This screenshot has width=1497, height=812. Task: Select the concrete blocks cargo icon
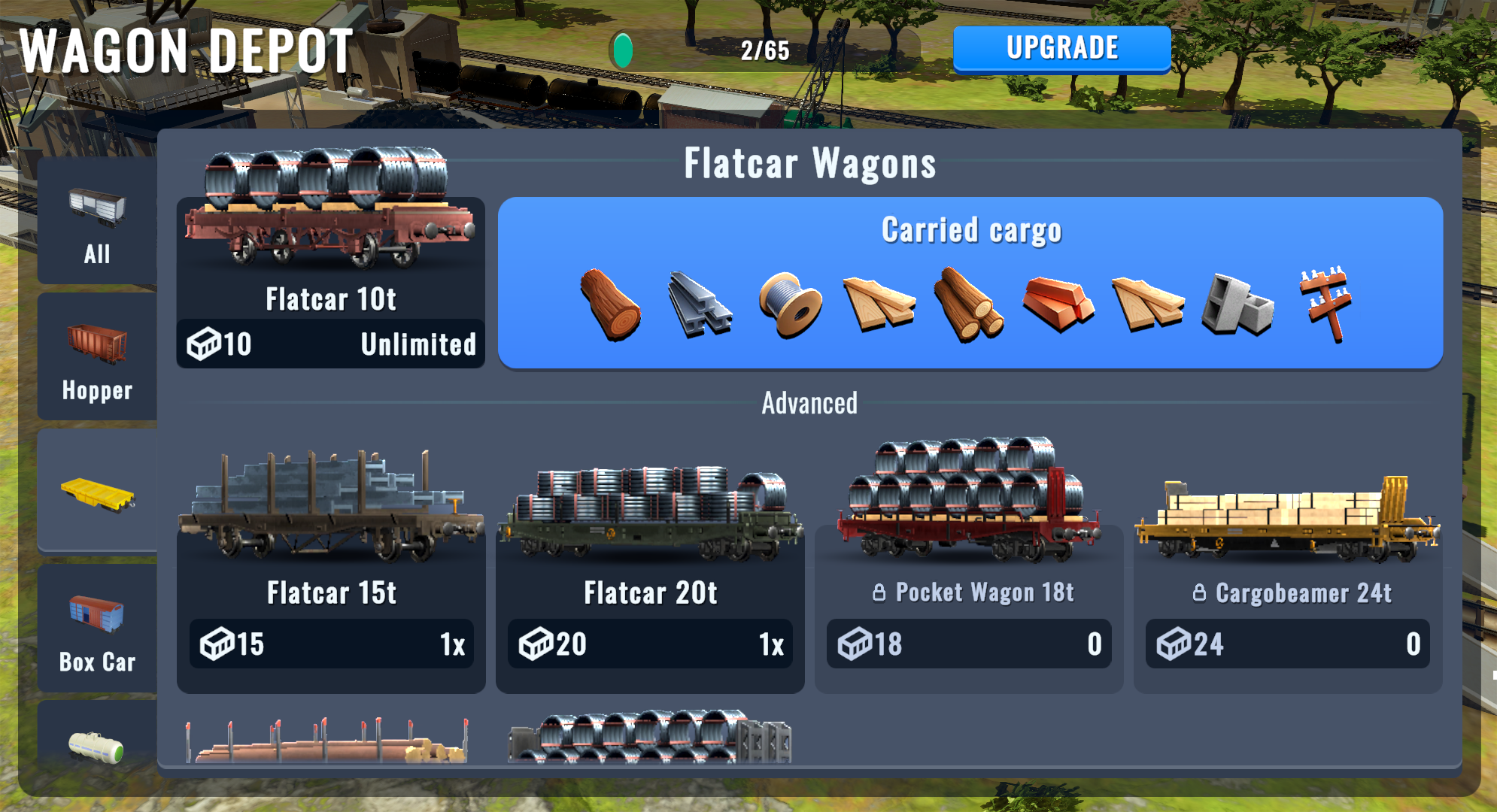click(x=1237, y=304)
